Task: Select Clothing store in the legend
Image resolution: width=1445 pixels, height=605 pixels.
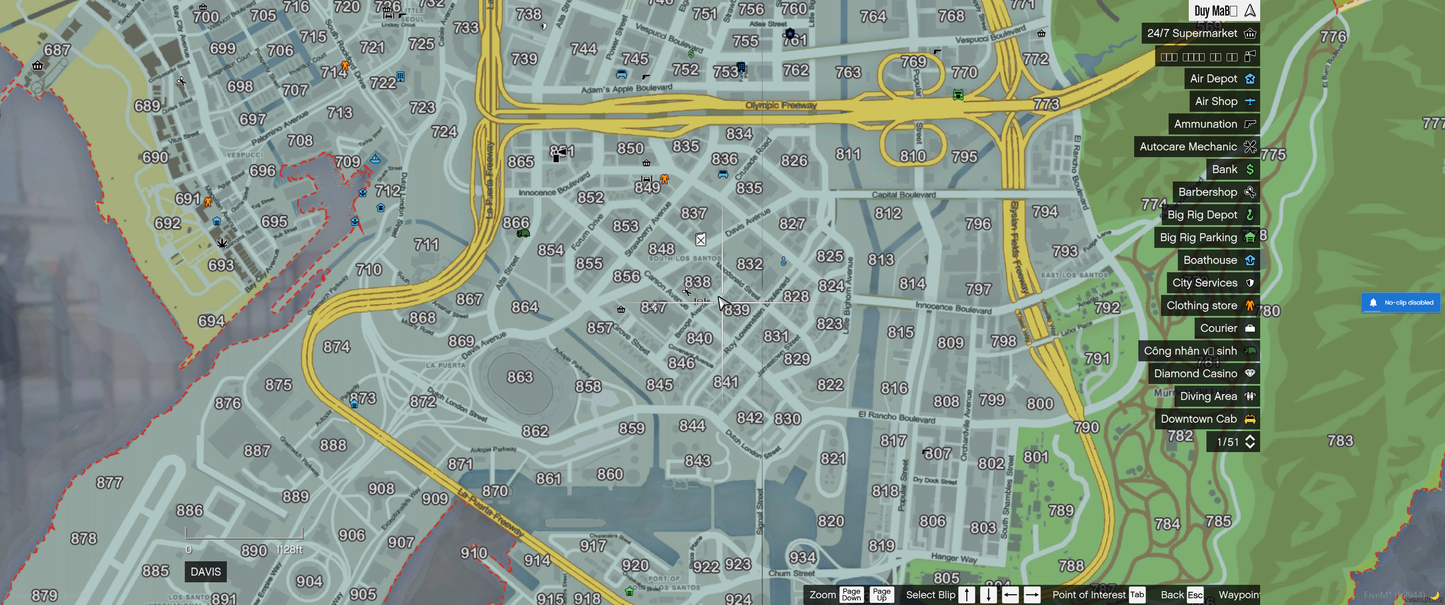Action: [x=1210, y=305]
